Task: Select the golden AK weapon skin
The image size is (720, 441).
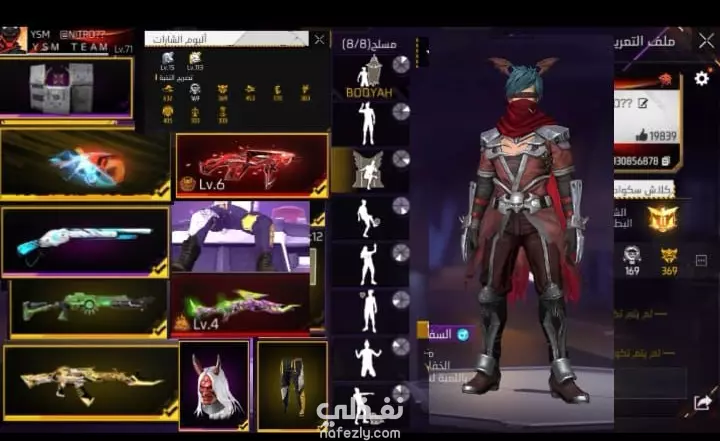Action: coord(90,381)
